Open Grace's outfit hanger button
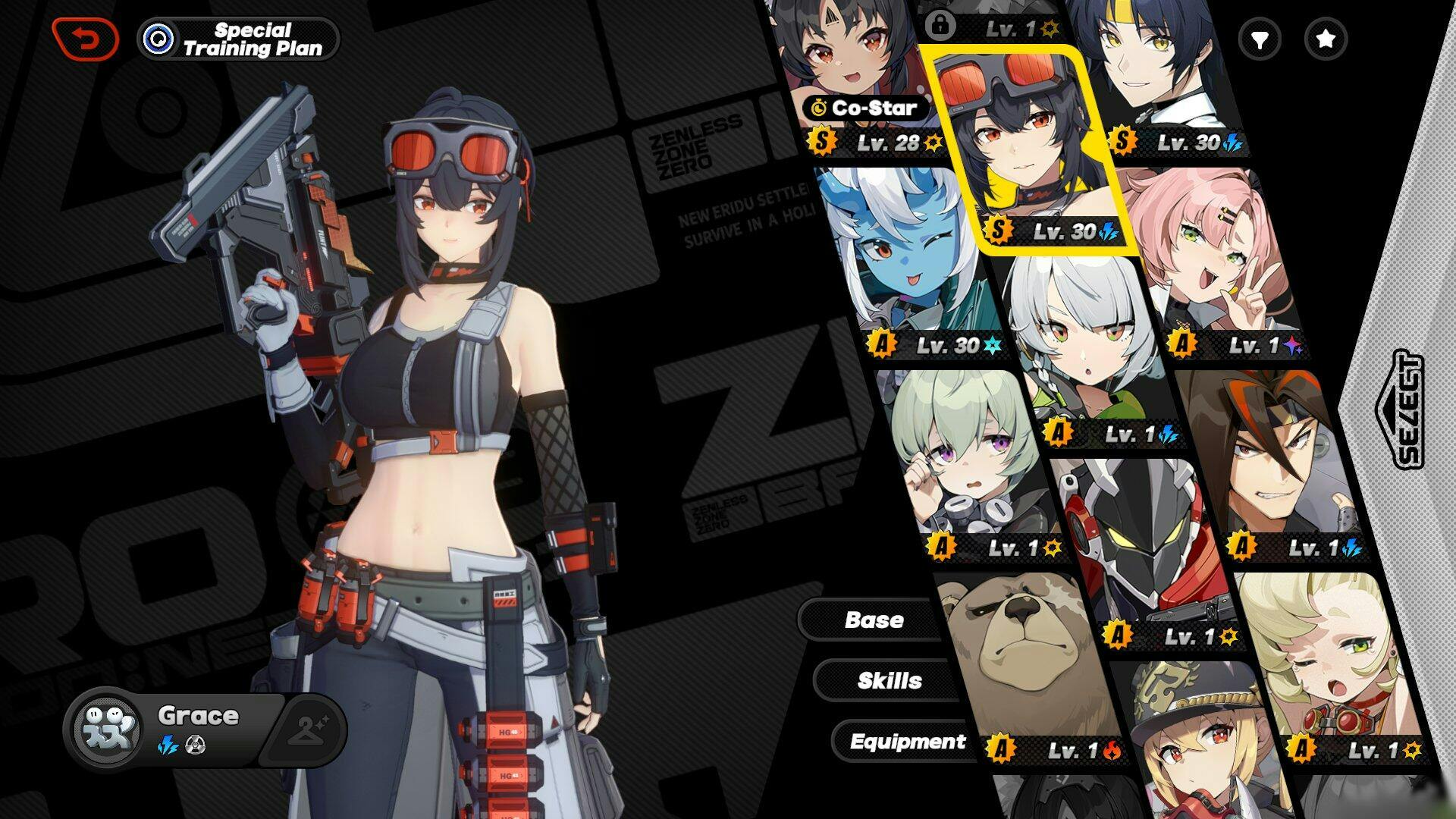 (x=306, y=729)
